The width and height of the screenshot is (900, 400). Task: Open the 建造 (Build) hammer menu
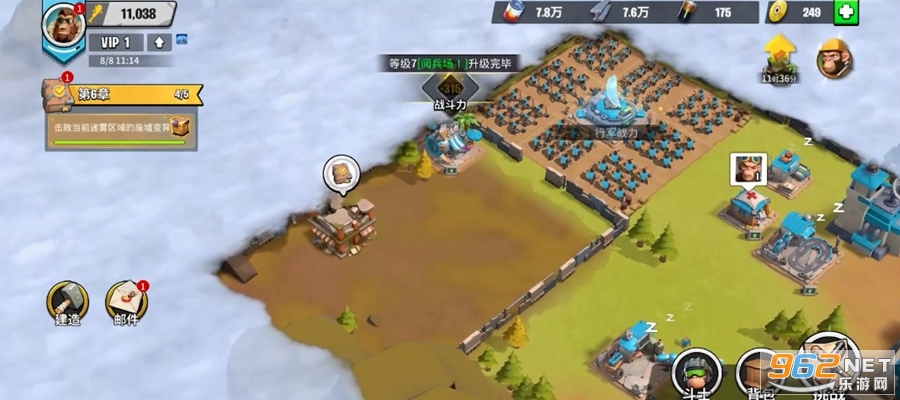(68, 302)
